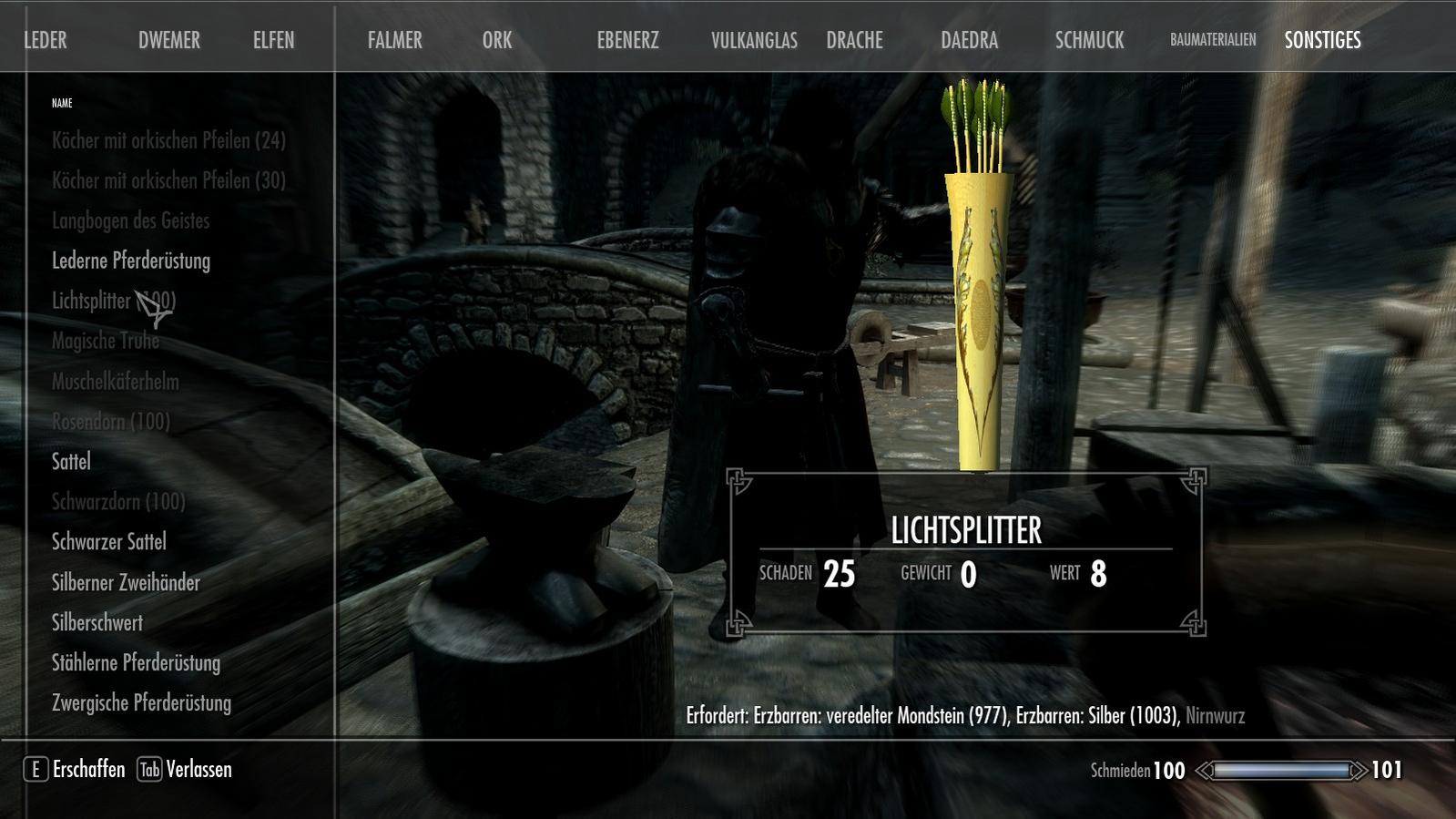Open the Ebenerz category tab
1456x819 pixels.
pos(627,40)
